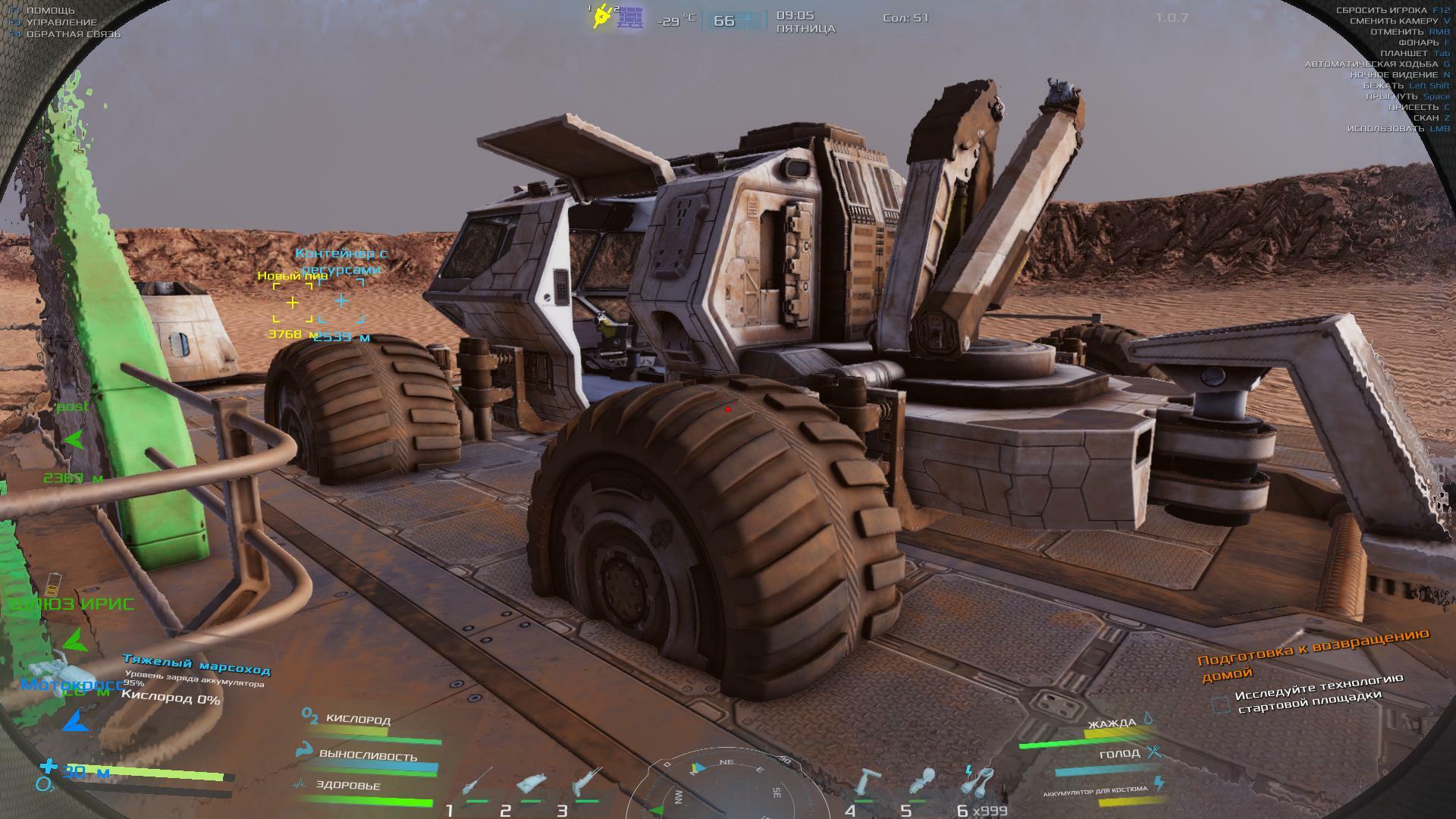
Task: Select the flashlight-shaped item in hotbar slot 5
Action: 921,783
